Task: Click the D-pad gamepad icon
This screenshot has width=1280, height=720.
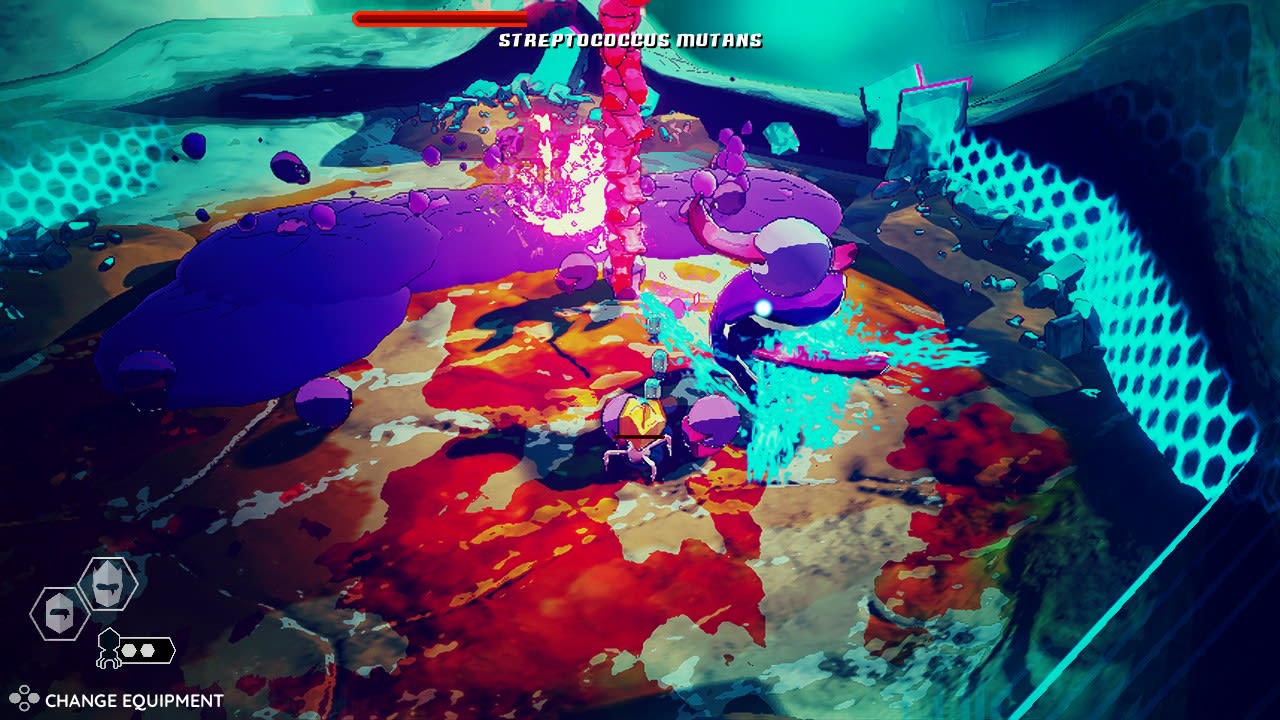Action: point(23,698)
